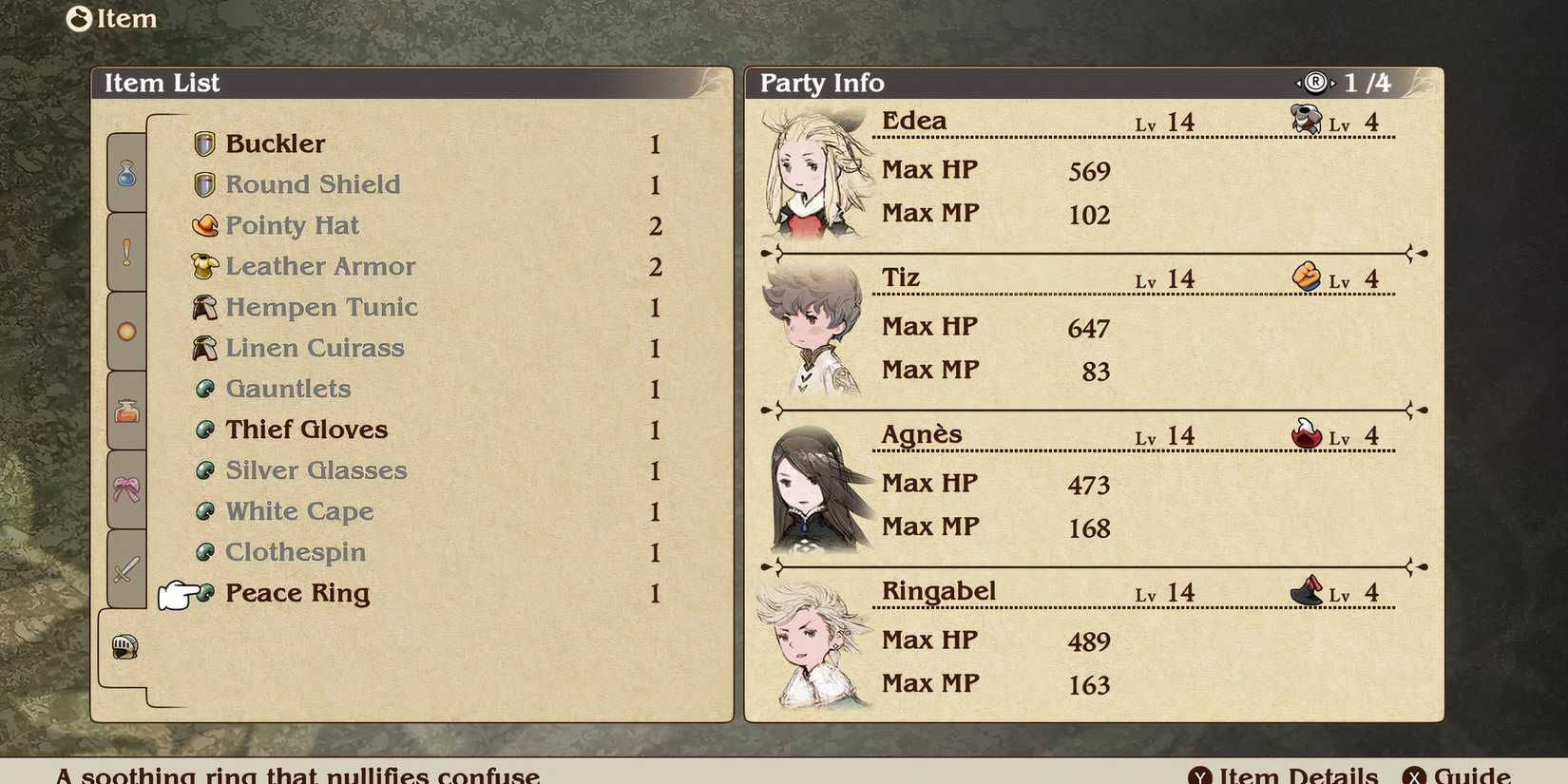Select the Thief Gloves item entry
1568x784 pixels.
tap(306, 430)
